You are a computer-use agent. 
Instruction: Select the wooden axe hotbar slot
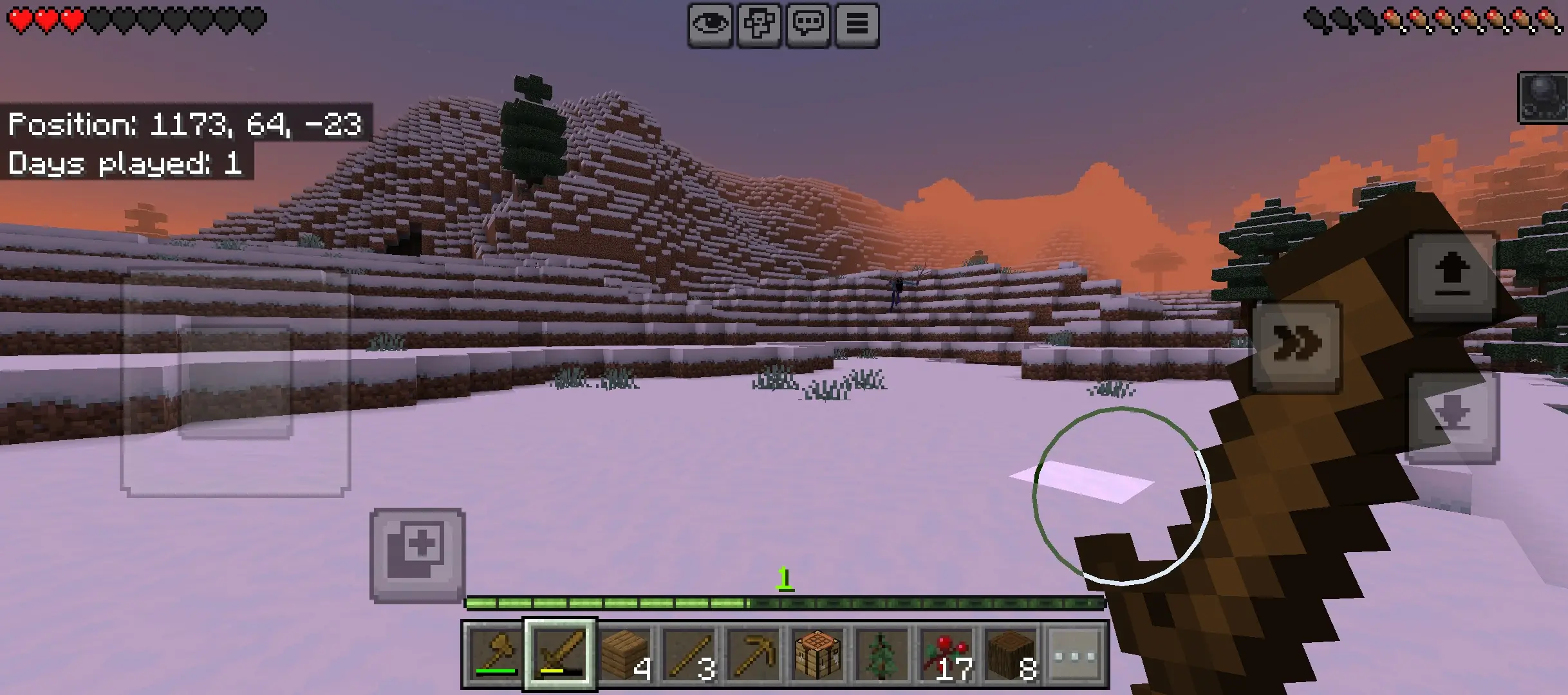[x=495, y=654]
